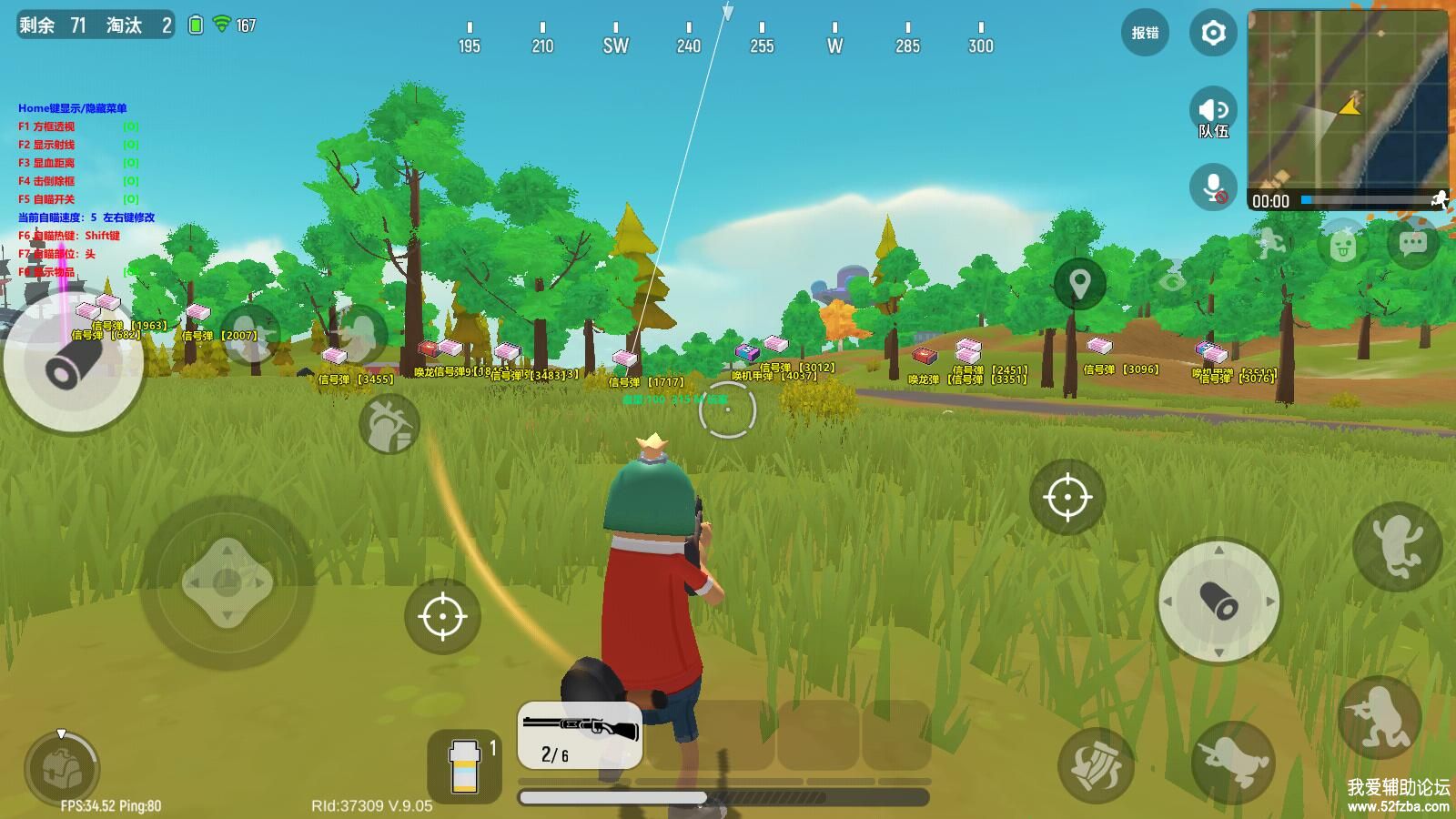Tap the movement joystick pad
Viewport: 1456px width, 819px height.
click(x=227, y=582)
